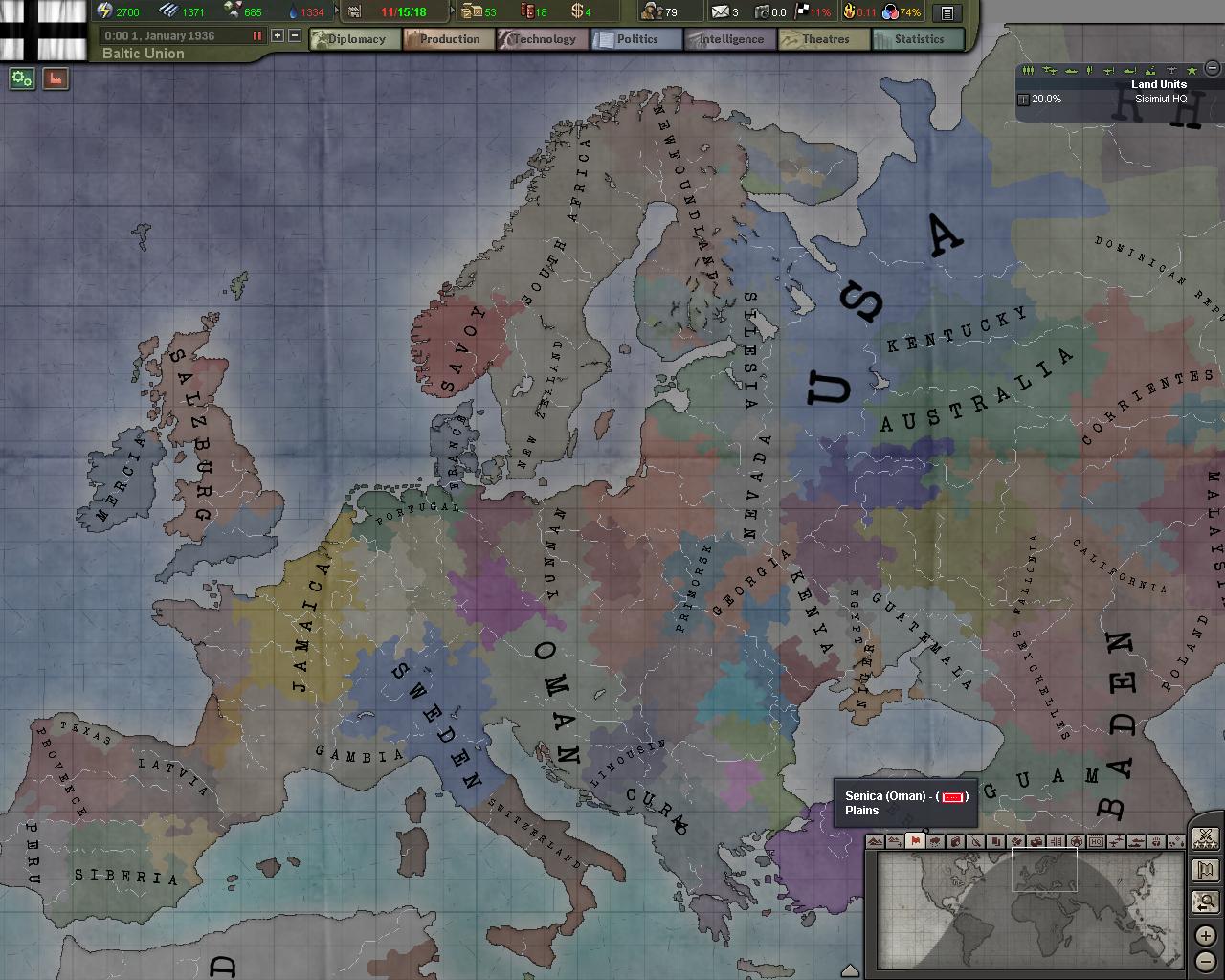Image resolution: width=1225 pixels, height=980 pixels.
Task: Collapse the Land Units outliner panel
Action: (1213, 68)
